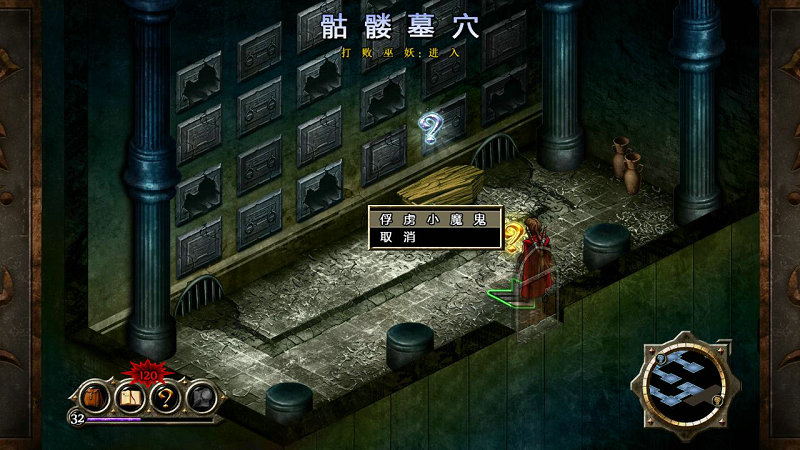Choose the 俘虏小魔鬼 option

pyautogui.click(x=433, y=219)
